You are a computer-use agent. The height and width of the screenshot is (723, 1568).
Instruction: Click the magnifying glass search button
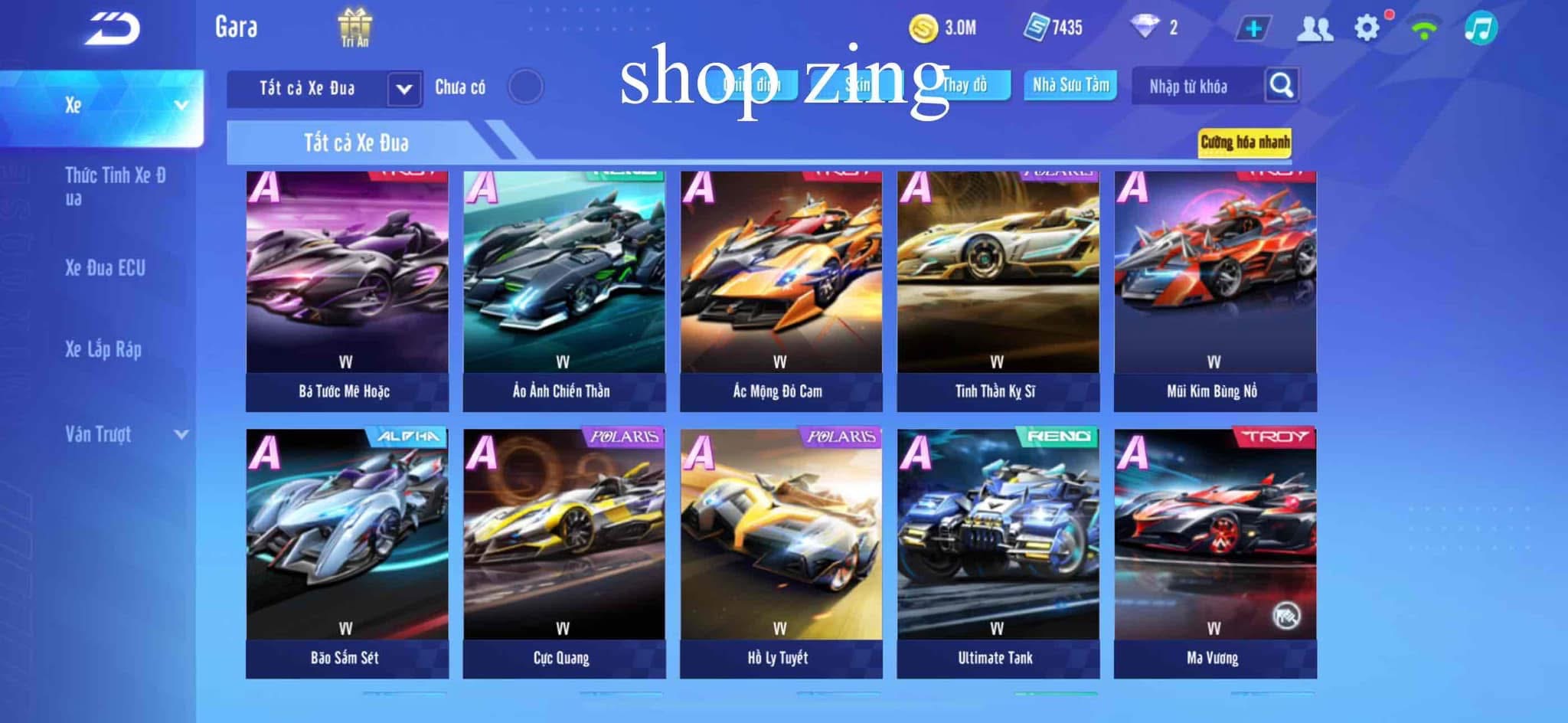[1281, 85]
